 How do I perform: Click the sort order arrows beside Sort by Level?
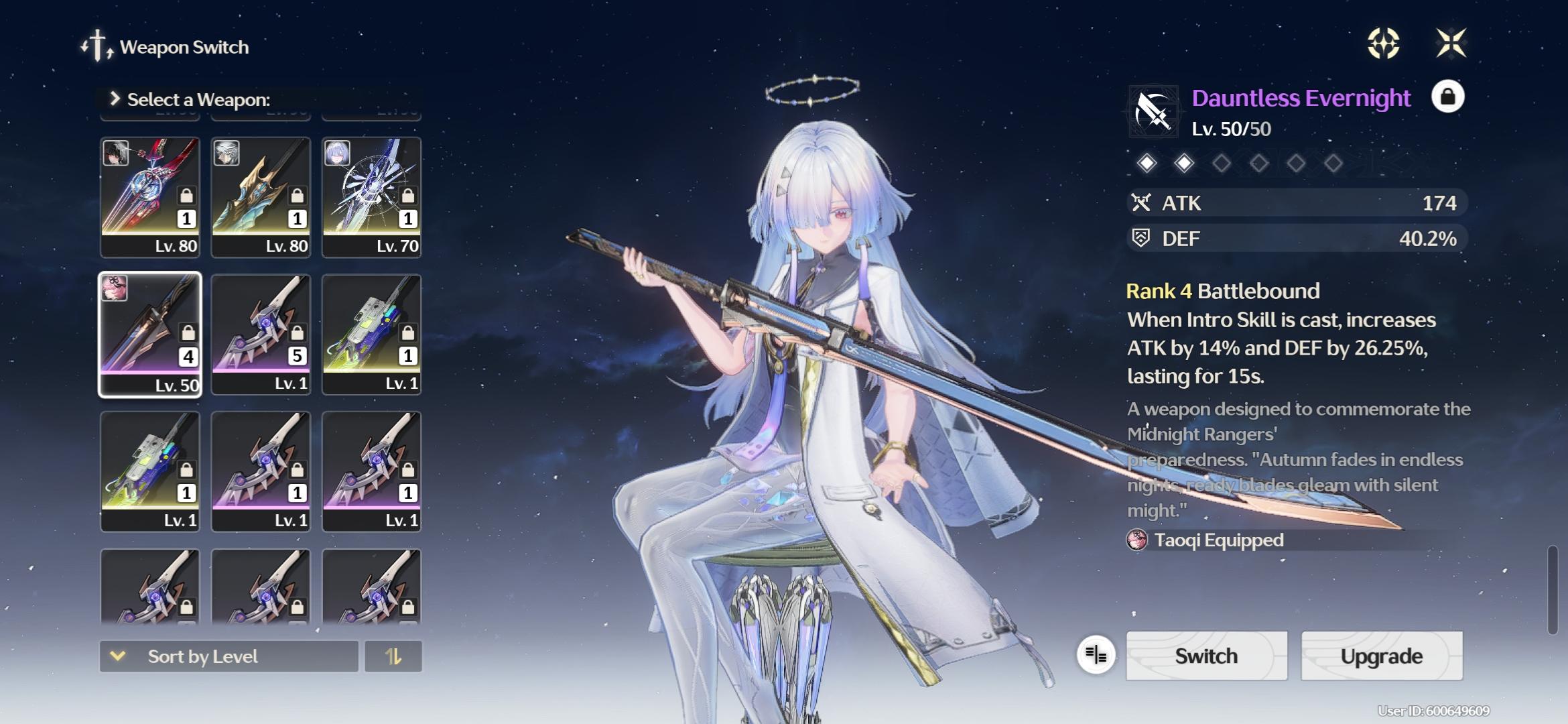point(394,656)
